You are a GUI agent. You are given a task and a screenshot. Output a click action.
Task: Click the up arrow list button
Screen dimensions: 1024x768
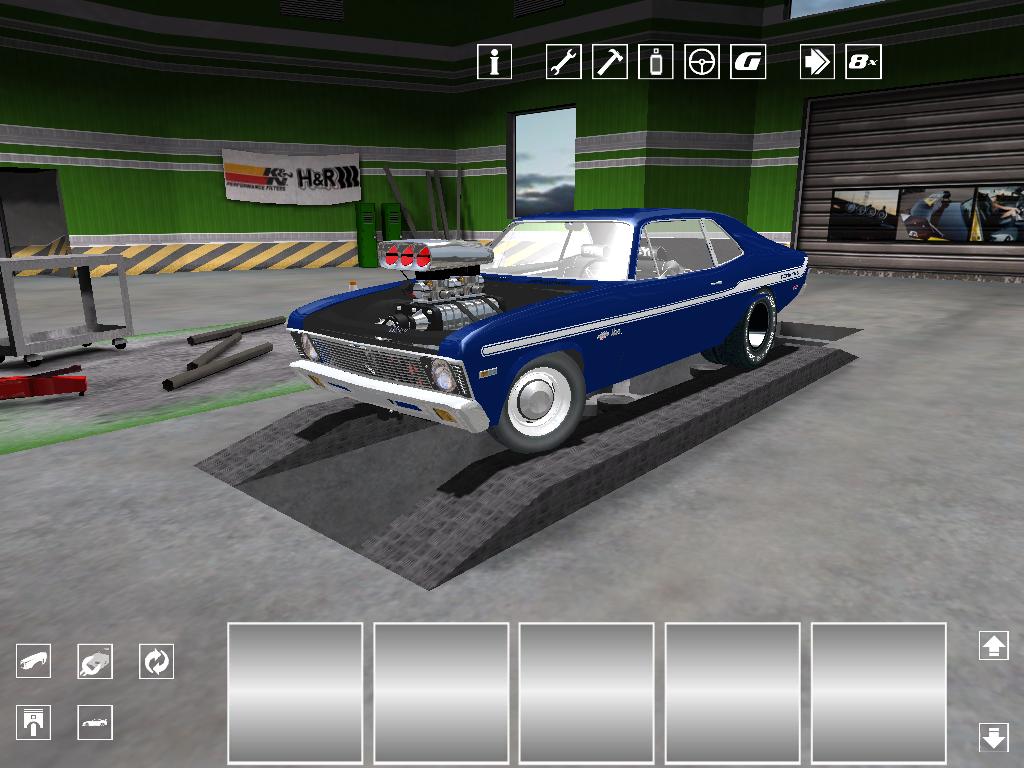coord(993,645)
